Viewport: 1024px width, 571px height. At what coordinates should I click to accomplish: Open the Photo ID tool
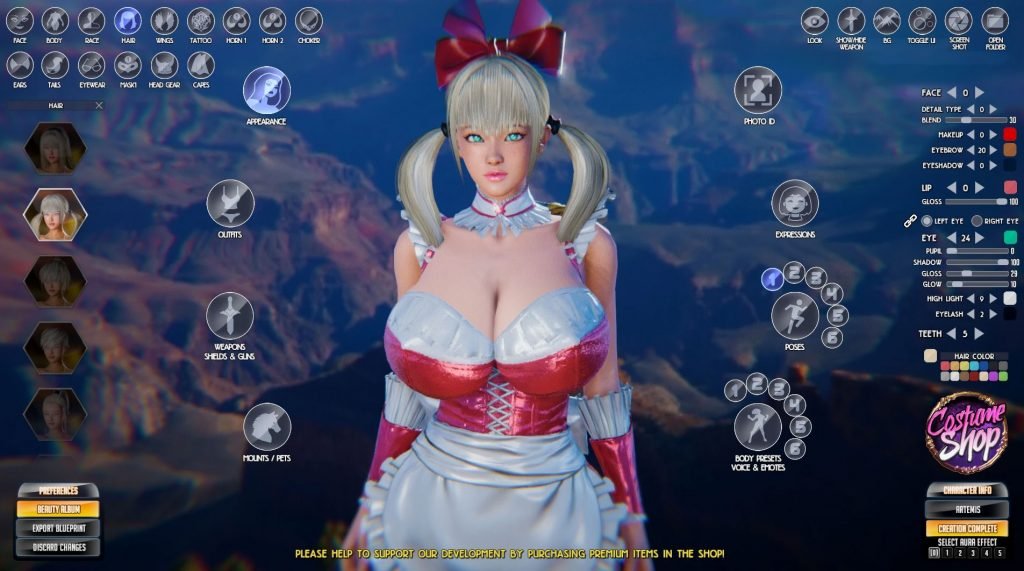click(x=759, y=90)
